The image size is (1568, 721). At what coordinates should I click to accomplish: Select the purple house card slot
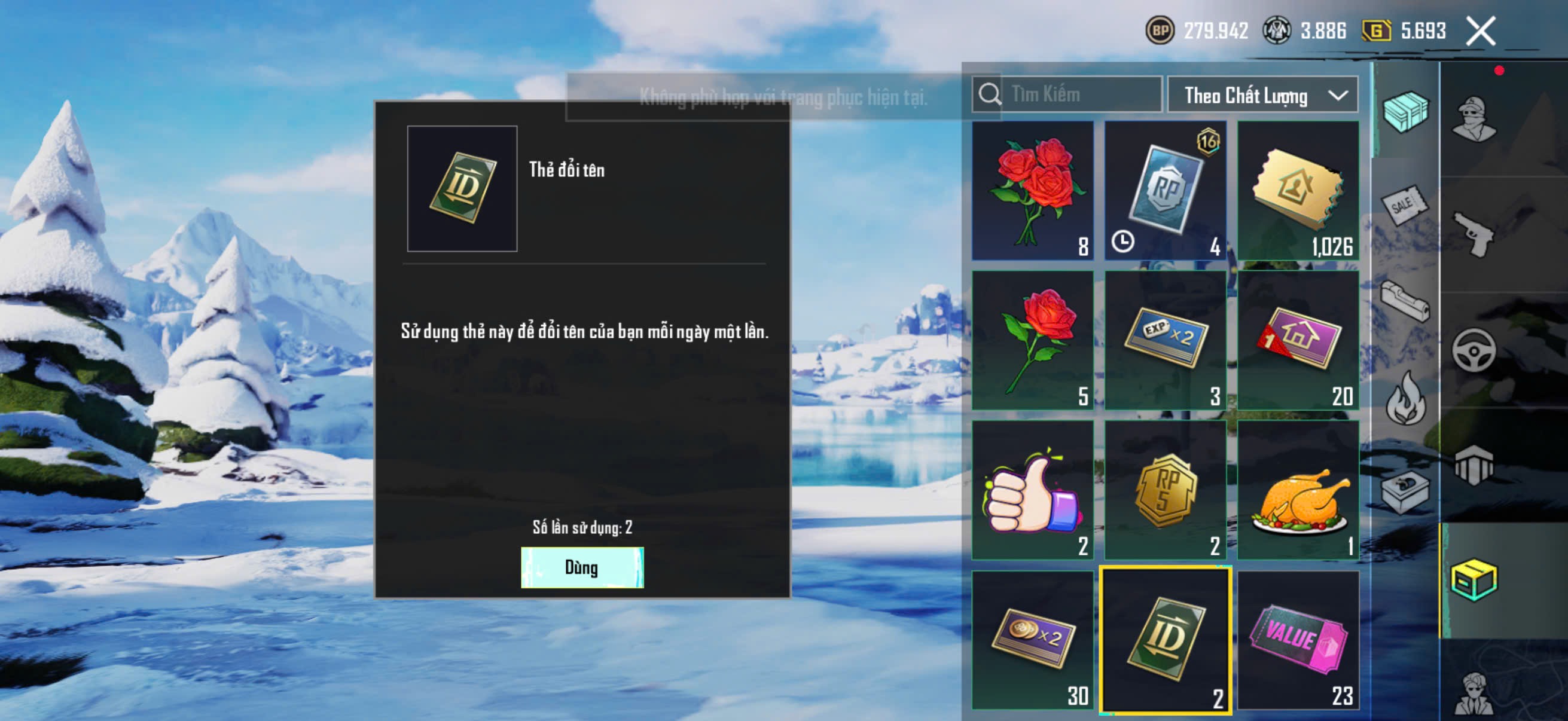click(1298, 340)
